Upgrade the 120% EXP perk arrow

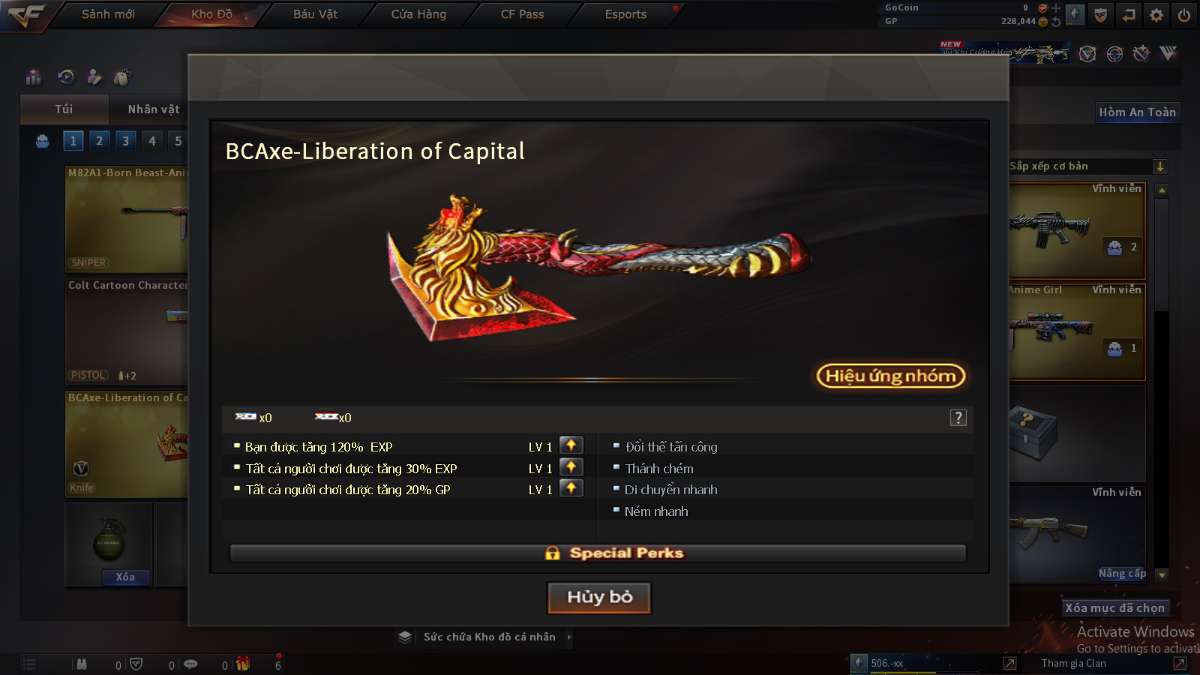[570, 446]
